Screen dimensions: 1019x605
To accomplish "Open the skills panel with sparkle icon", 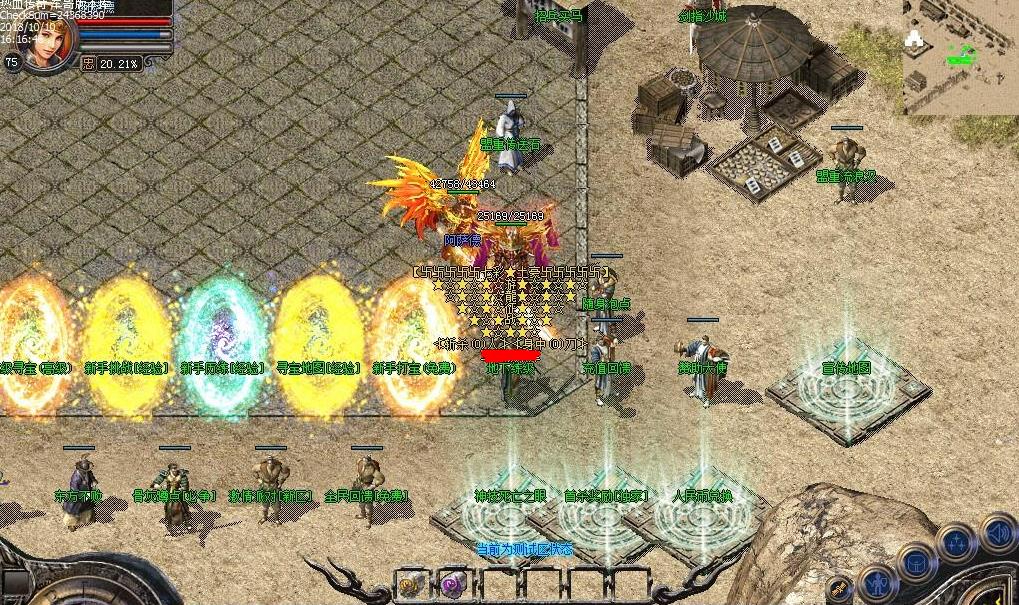I will coord(956,543).
